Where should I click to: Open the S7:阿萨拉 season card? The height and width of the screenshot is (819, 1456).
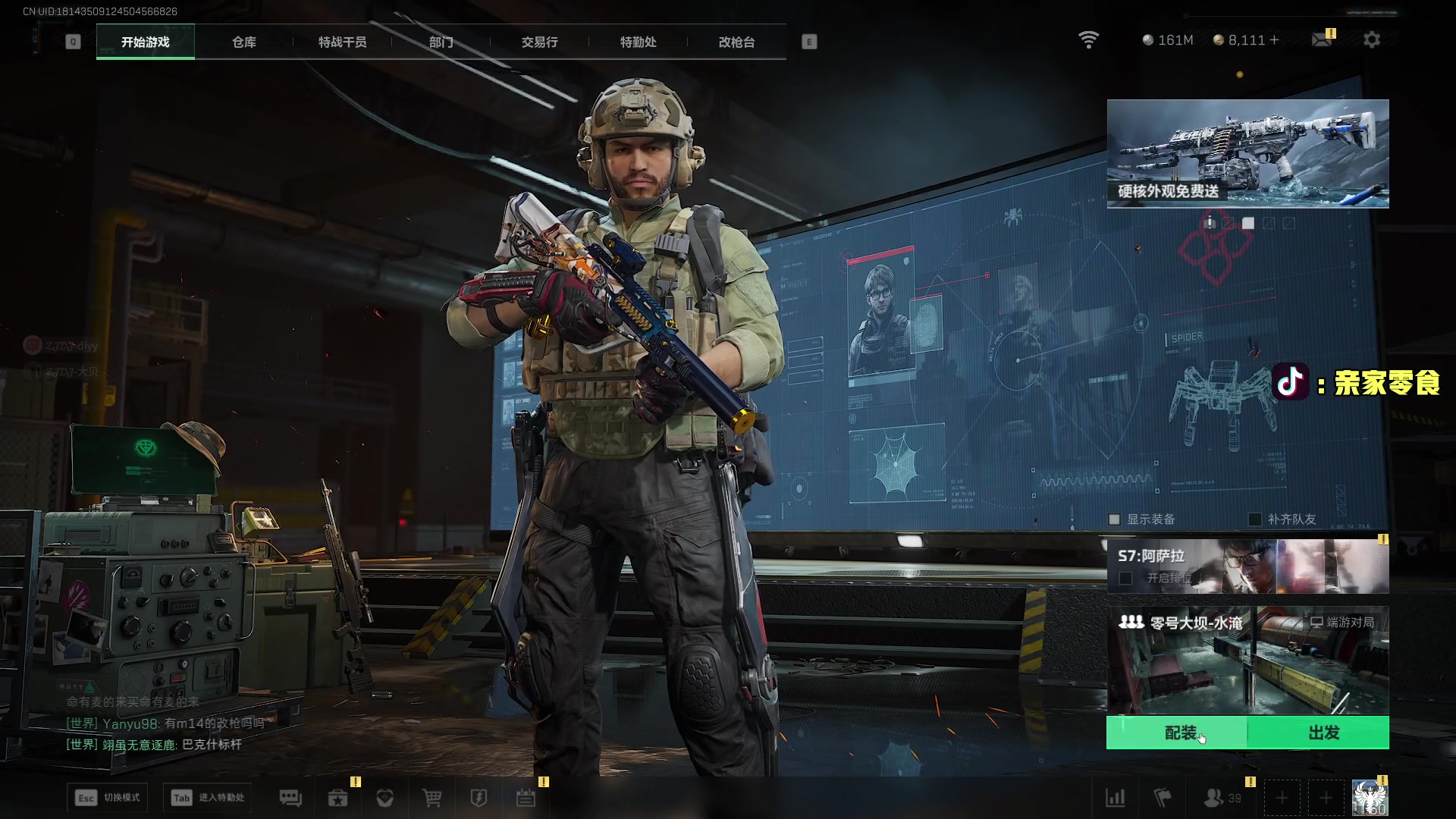pyautogui.click(x=1247, y=566)
